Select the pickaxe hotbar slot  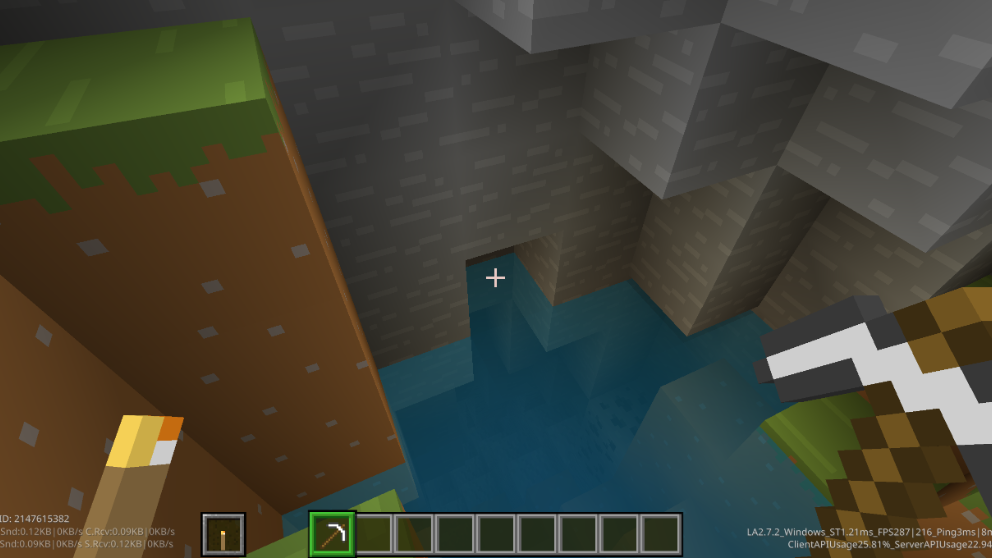pos(332,534)
